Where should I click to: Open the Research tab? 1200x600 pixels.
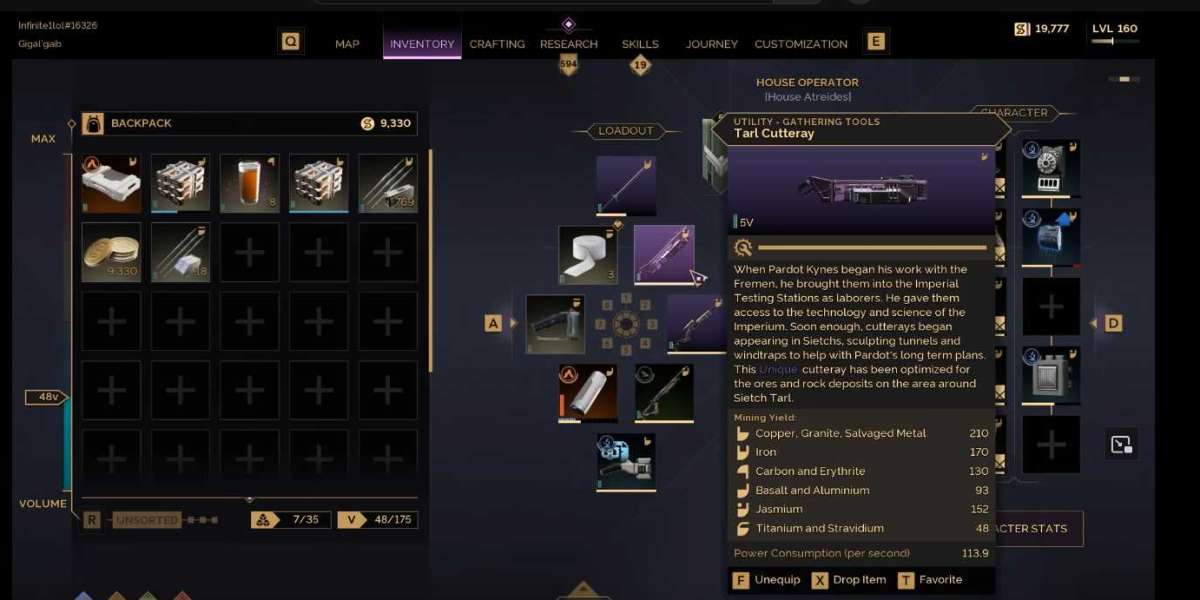tap(569, 44)
